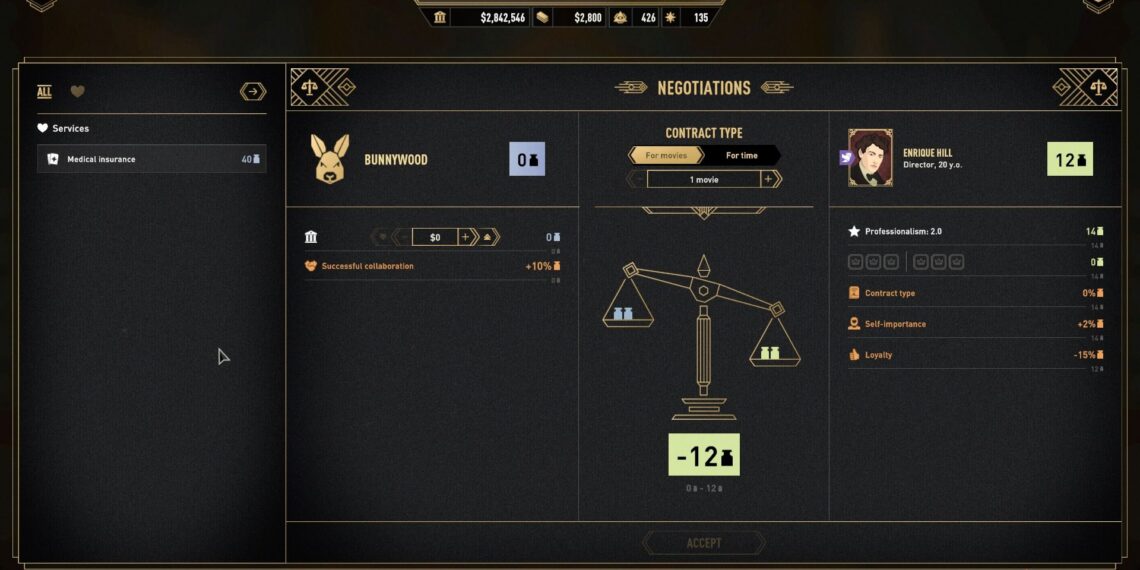Switch to the heart services filter tab
The height and width of the screenshot is (570, 1140).
[x=77, y=92]
